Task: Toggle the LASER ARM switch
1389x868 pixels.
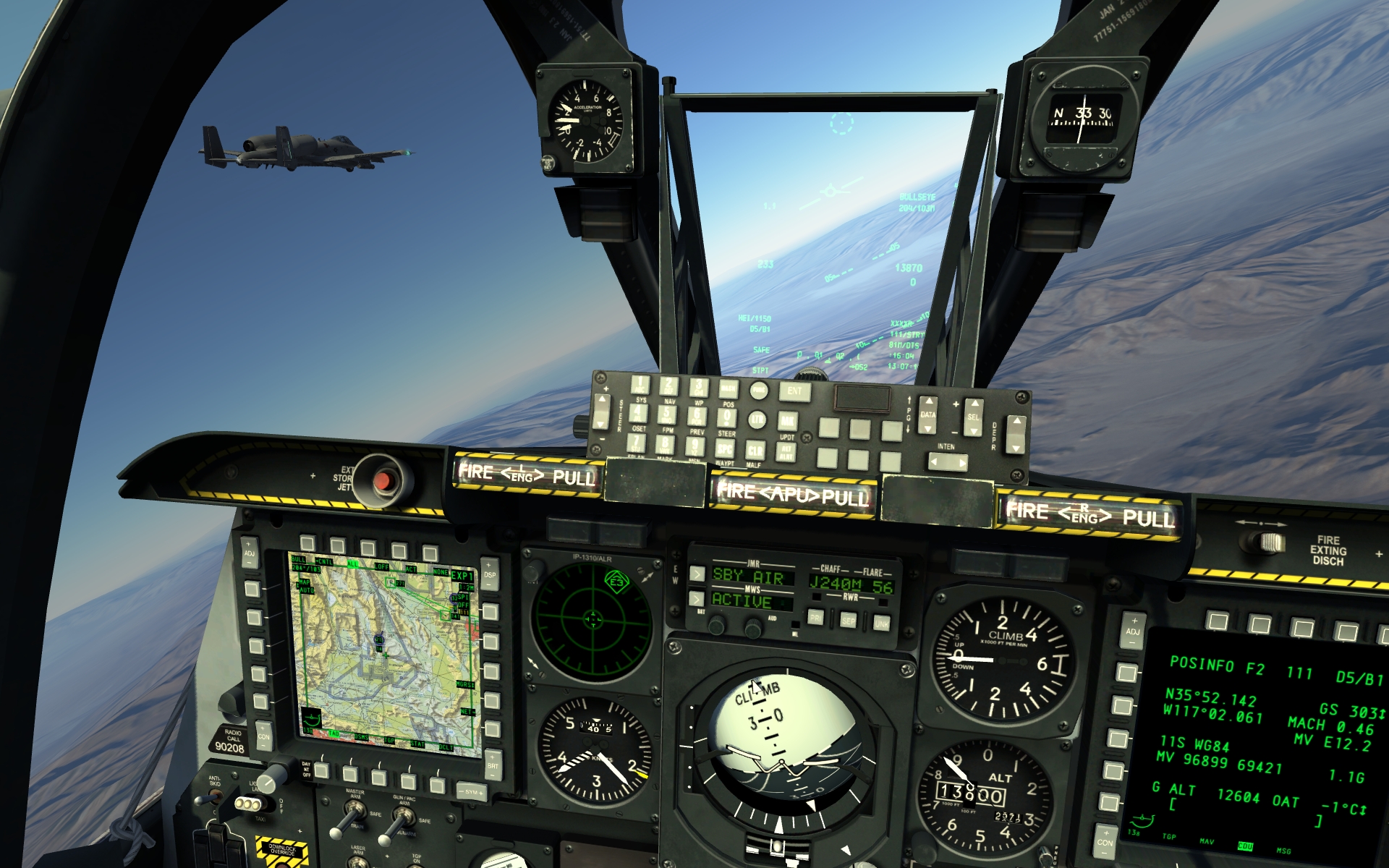Action: (357, 863)
